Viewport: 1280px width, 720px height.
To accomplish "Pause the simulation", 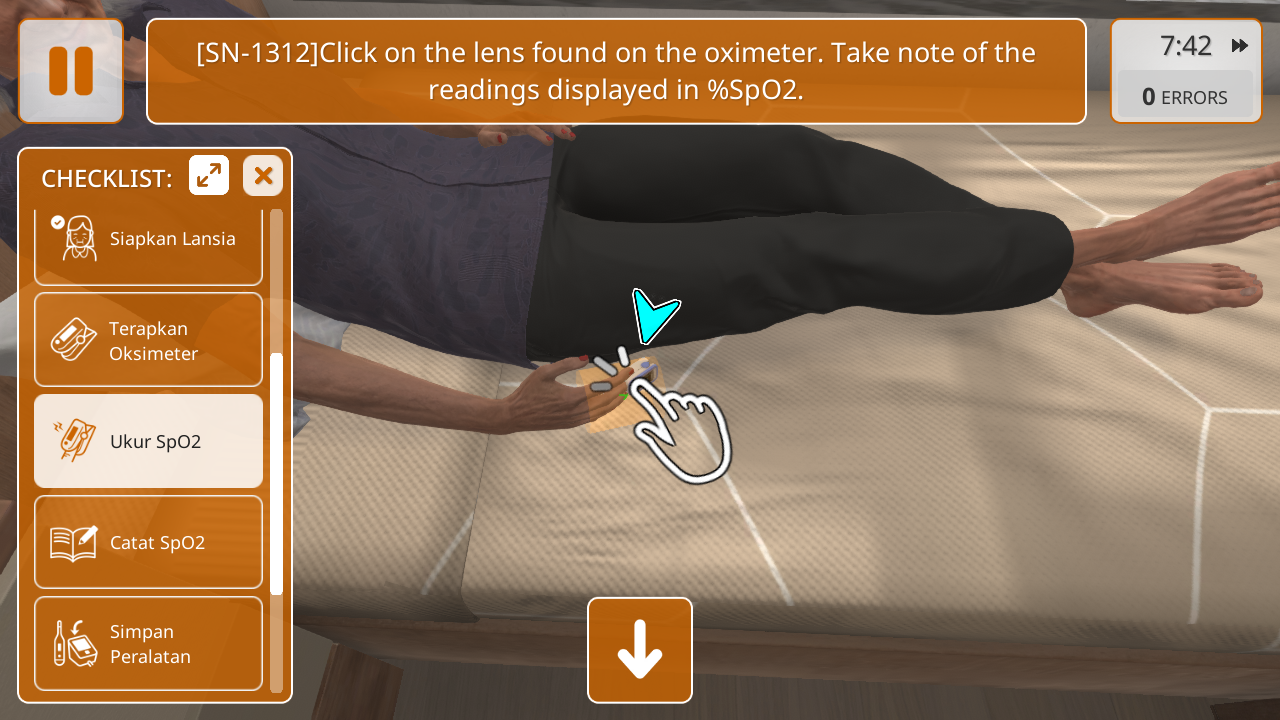I will click(x=71, y=71).
